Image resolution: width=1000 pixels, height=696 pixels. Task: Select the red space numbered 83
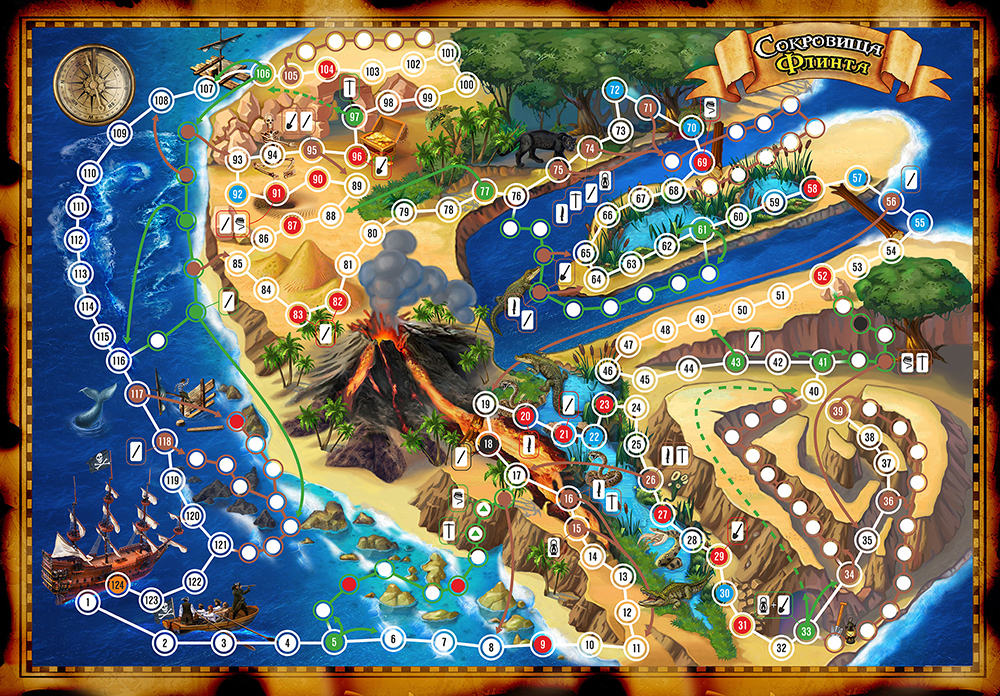(297, 315)
